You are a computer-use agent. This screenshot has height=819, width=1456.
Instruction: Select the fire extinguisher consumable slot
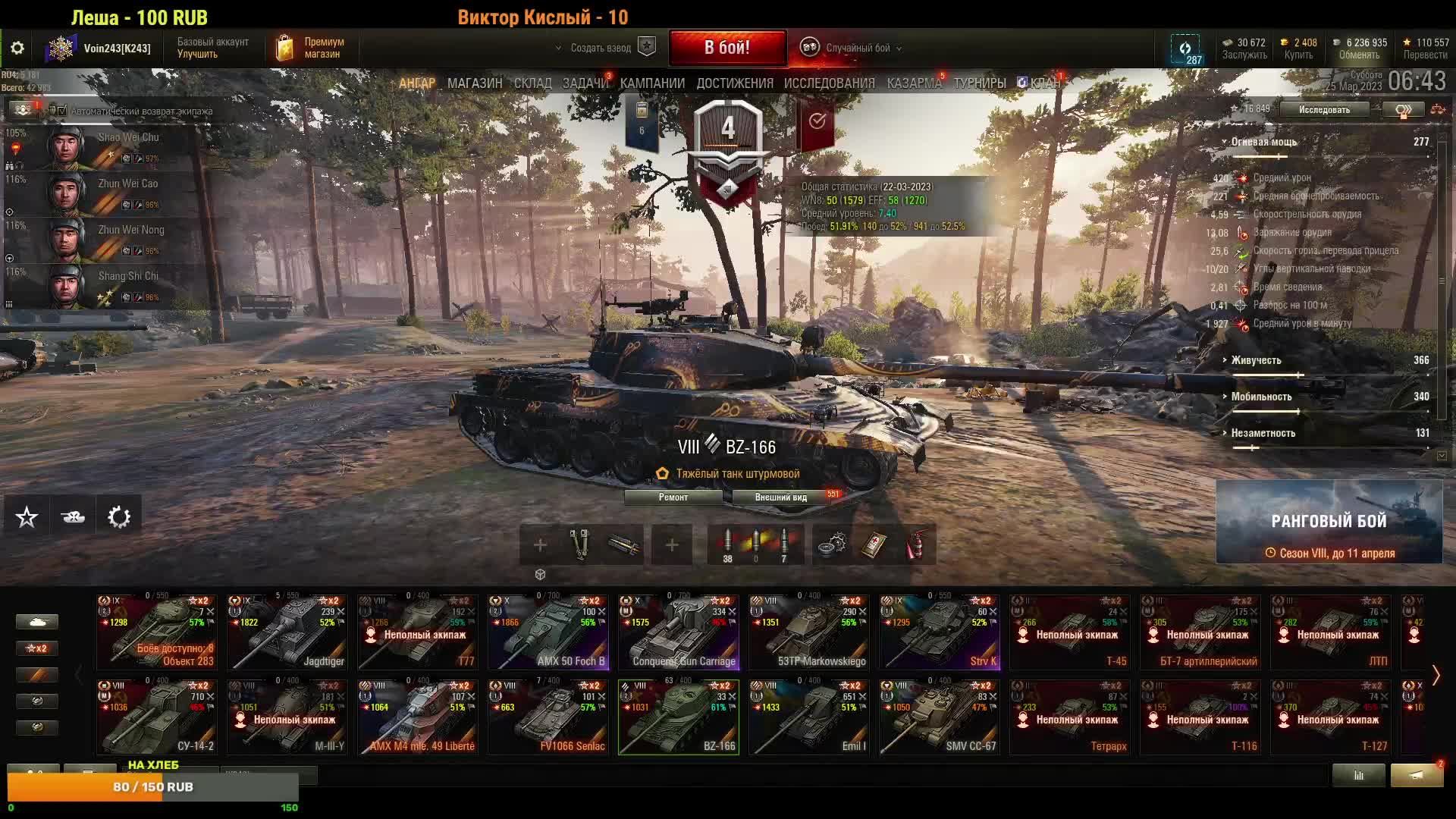point(916,544)
